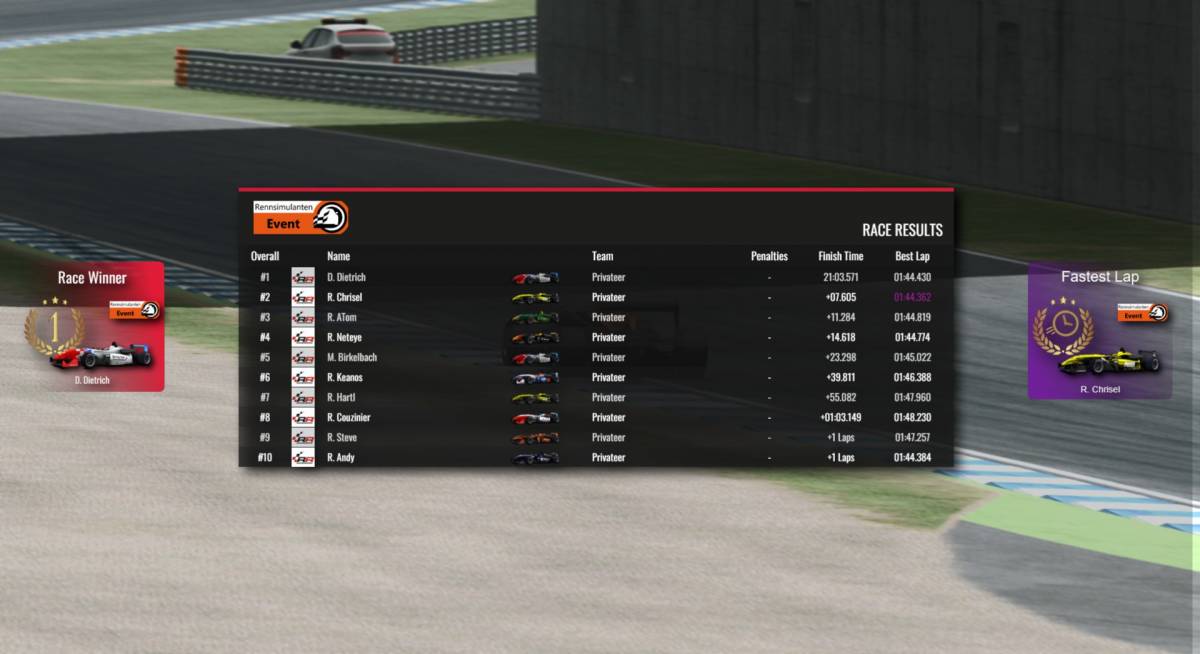Select R. Steve's results row
This screenshot has width=1200, height=654.
point(595,437)
